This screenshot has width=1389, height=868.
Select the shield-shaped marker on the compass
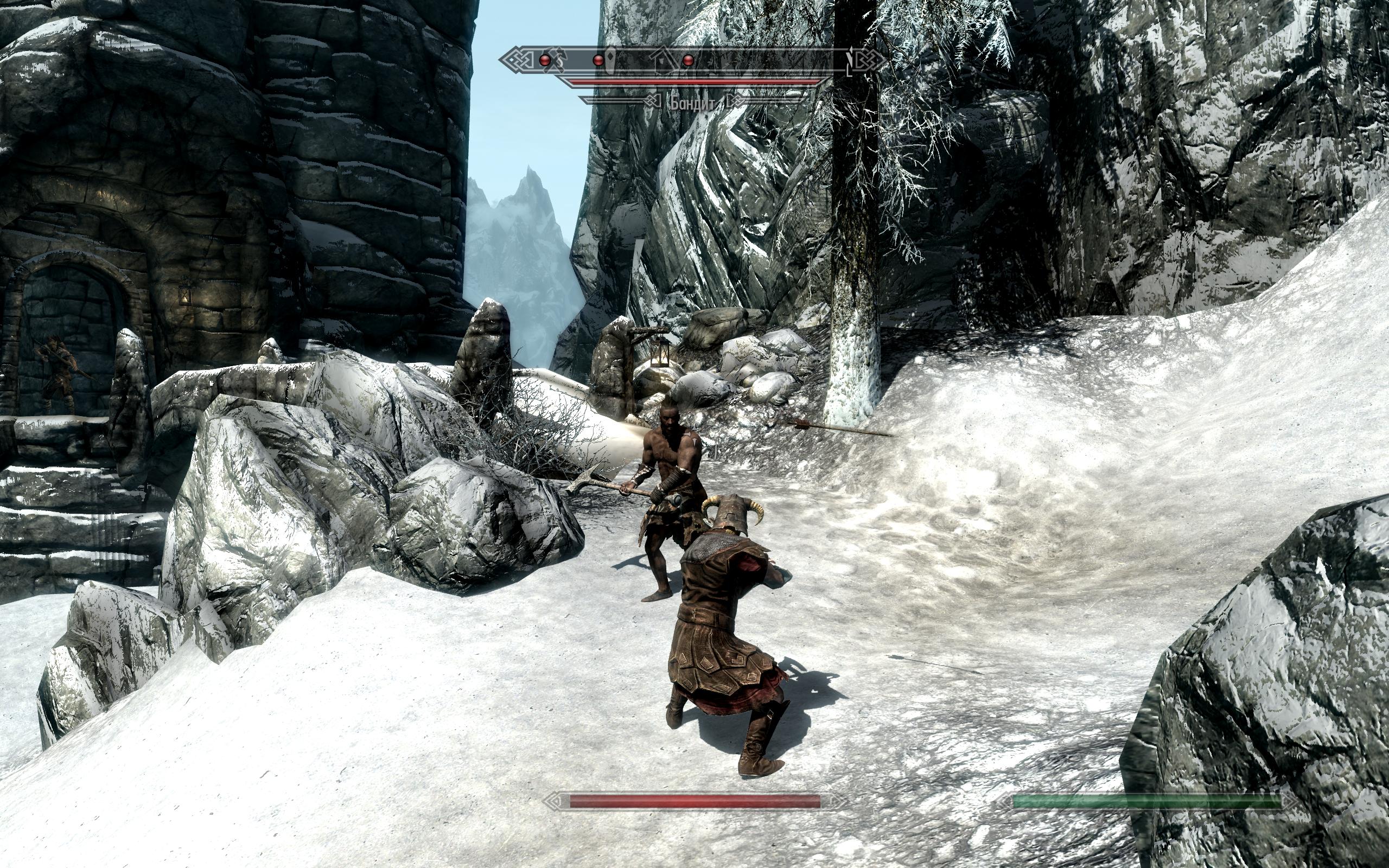(612, 60)
